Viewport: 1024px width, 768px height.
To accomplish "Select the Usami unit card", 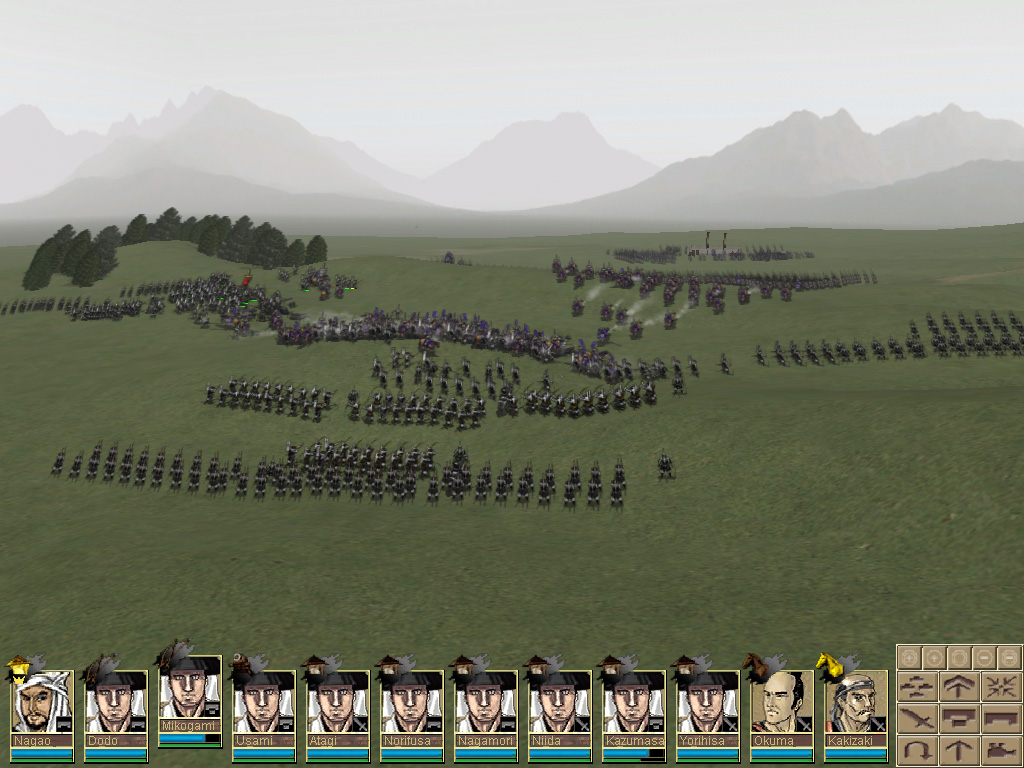I will click(x=264, y=705).
